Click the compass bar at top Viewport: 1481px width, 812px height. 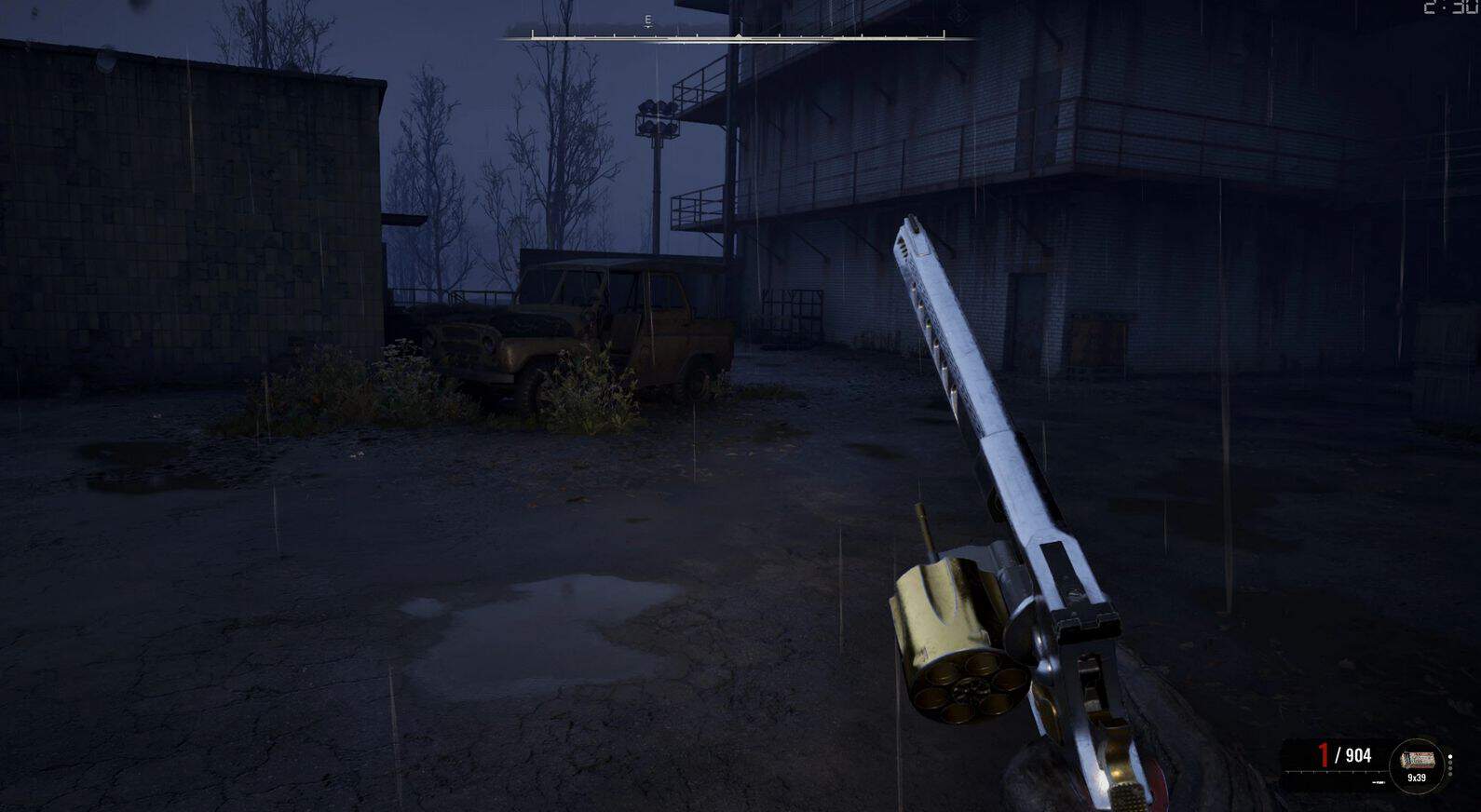738,37
